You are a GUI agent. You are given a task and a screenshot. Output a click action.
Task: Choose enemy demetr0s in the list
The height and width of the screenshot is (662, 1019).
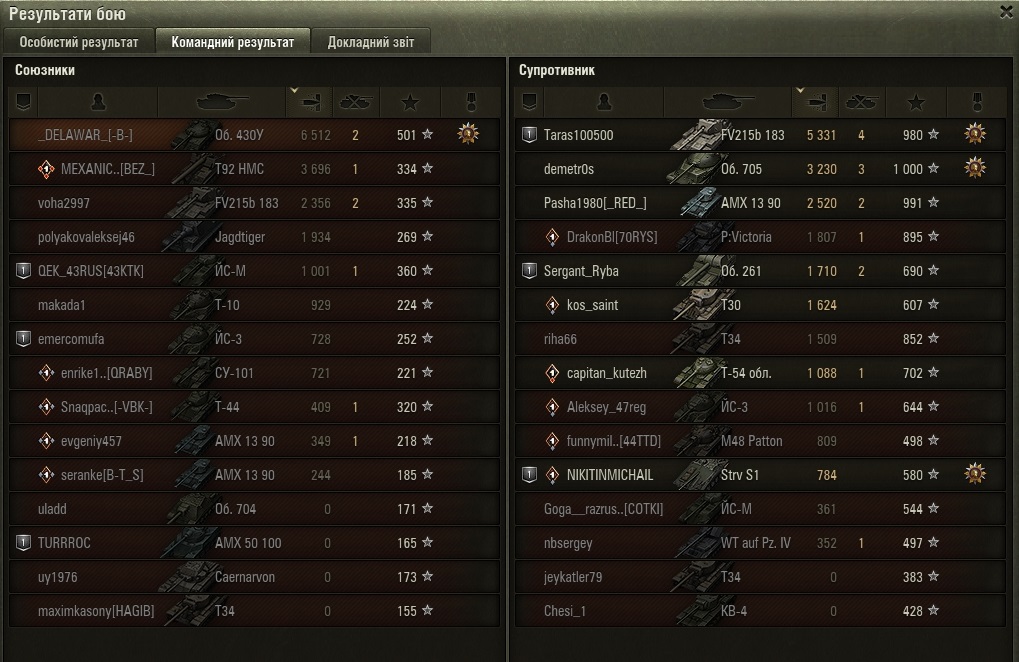568,169
